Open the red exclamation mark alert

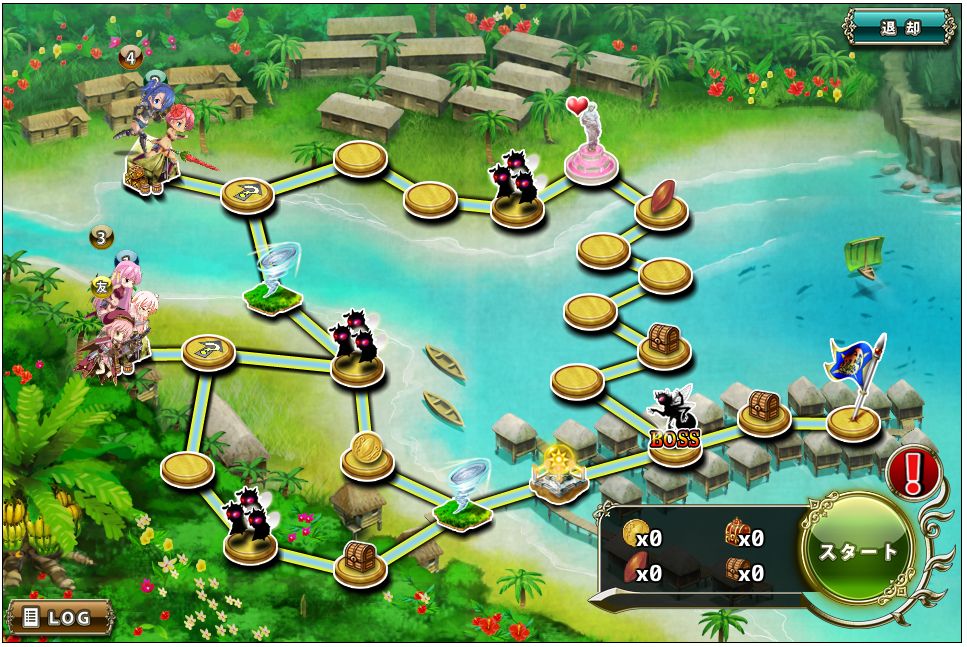tap(911, 471)
